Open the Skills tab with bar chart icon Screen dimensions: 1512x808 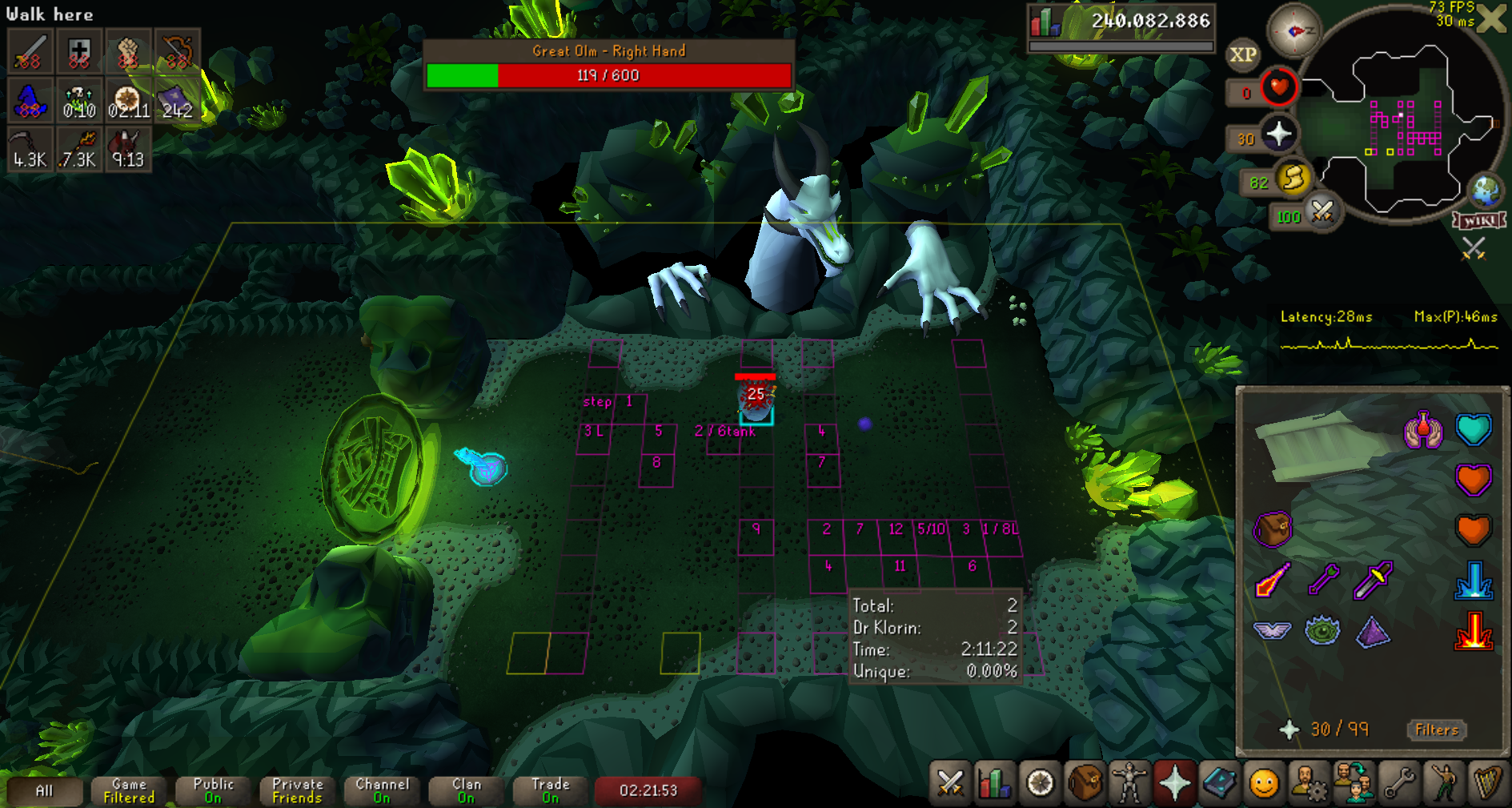[994, 783]
